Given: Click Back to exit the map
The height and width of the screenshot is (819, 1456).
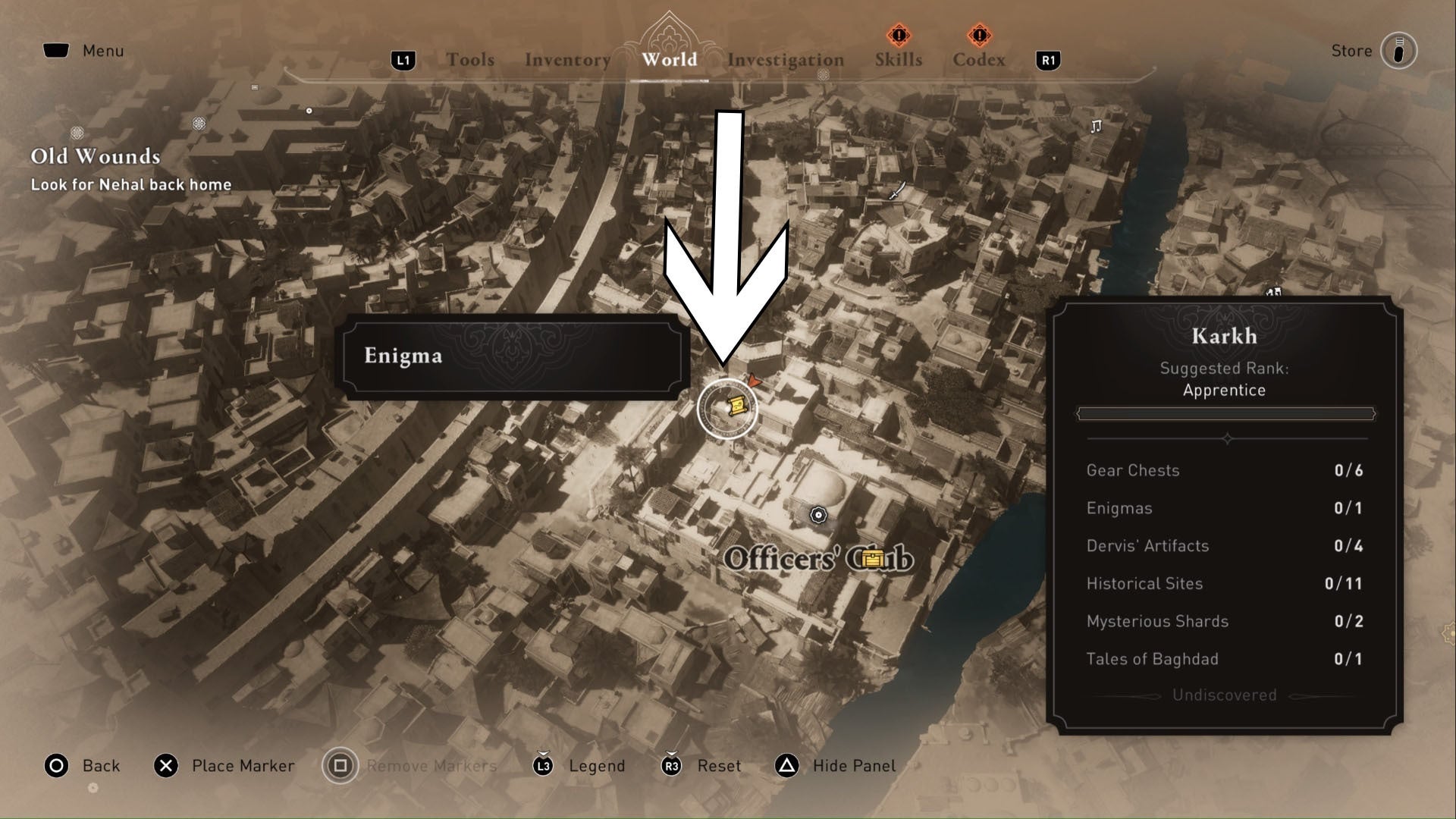Looking at the screenshot, I should (x=83, y=766).
